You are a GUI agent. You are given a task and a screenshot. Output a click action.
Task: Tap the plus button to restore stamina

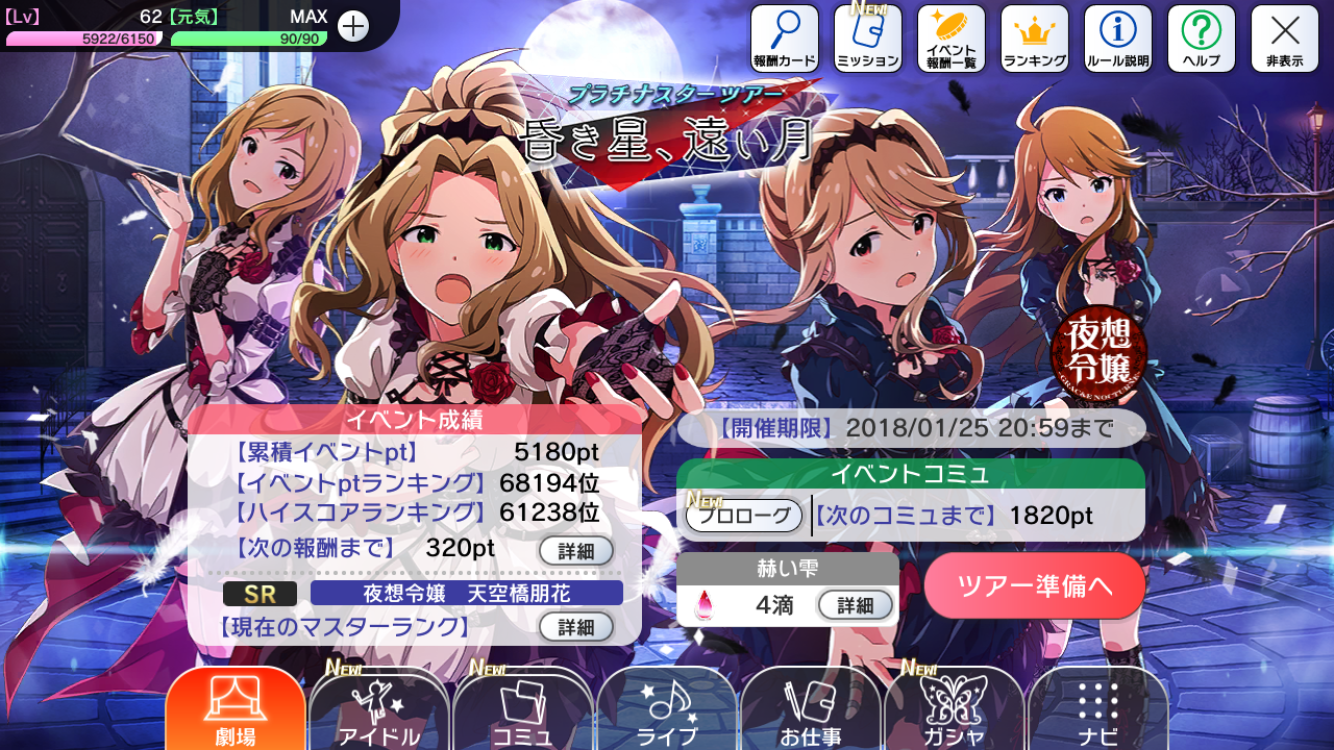point(353,26)
